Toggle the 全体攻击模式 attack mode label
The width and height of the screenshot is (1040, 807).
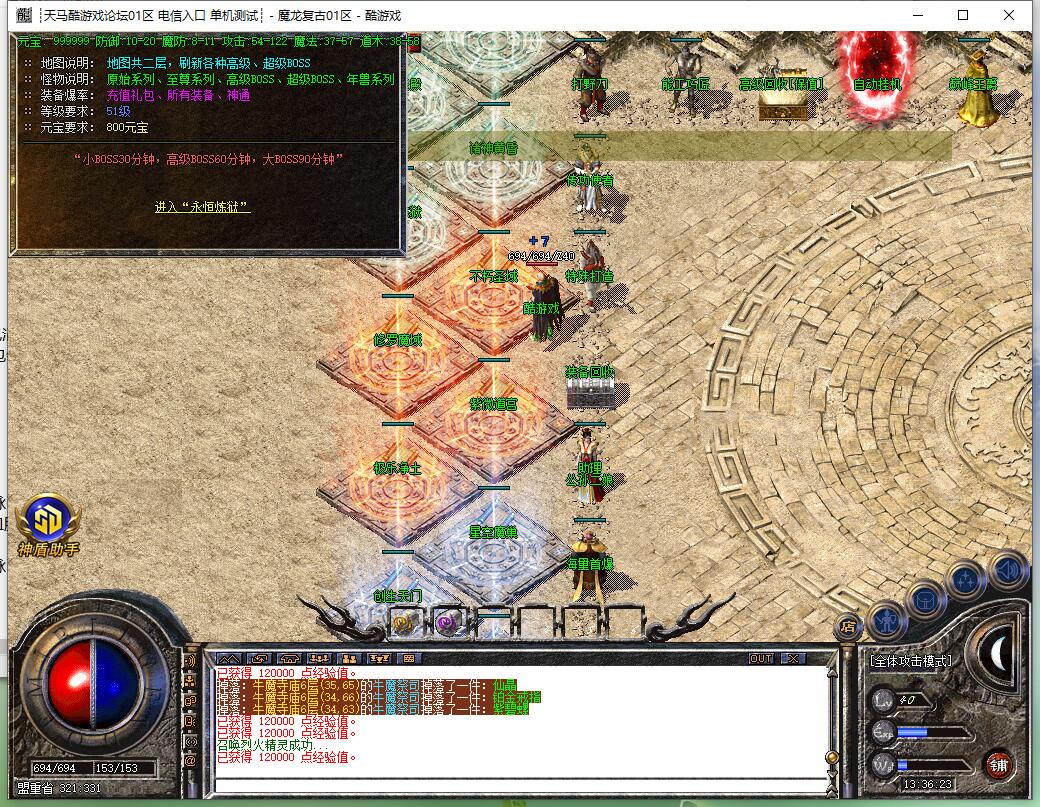pos(910,661)
